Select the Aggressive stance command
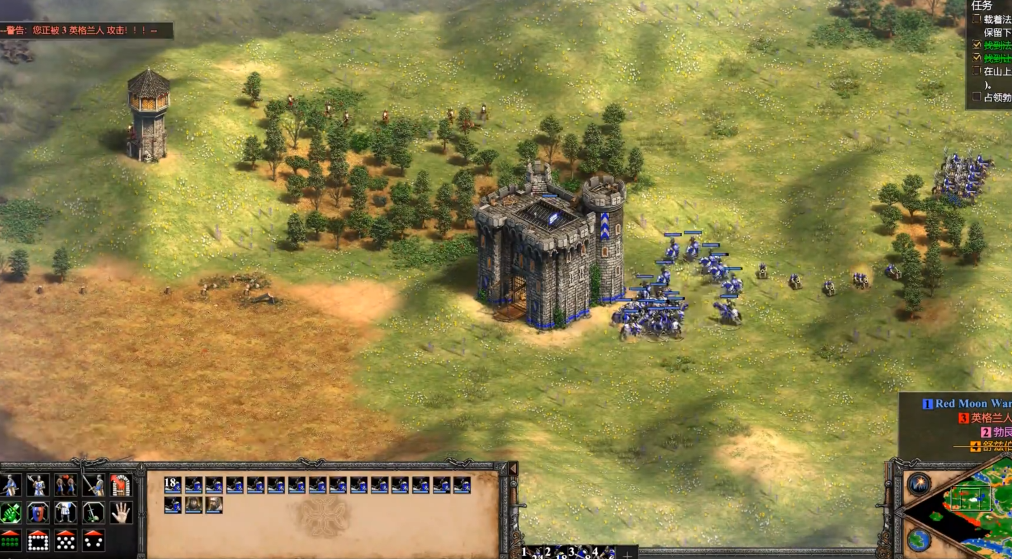The height and width of the screenshot is (559, 1012). 10,486
